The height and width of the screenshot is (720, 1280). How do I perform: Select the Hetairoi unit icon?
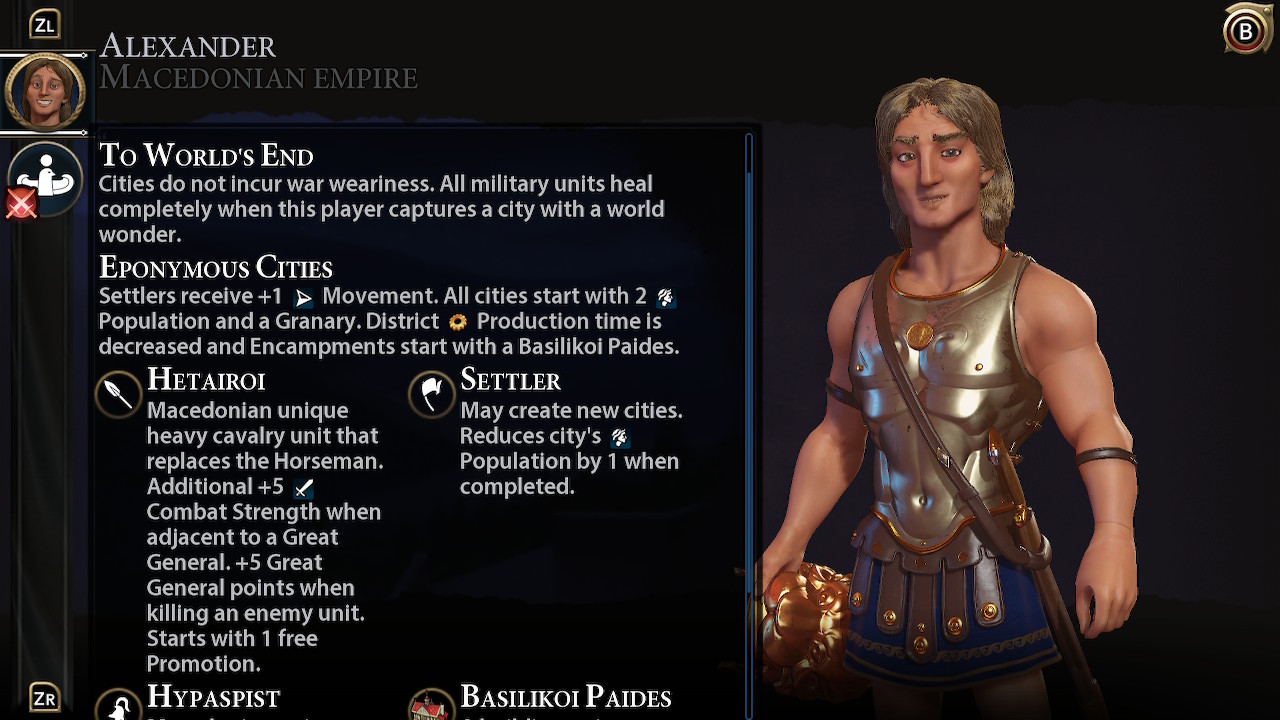(x=118, y=394)
